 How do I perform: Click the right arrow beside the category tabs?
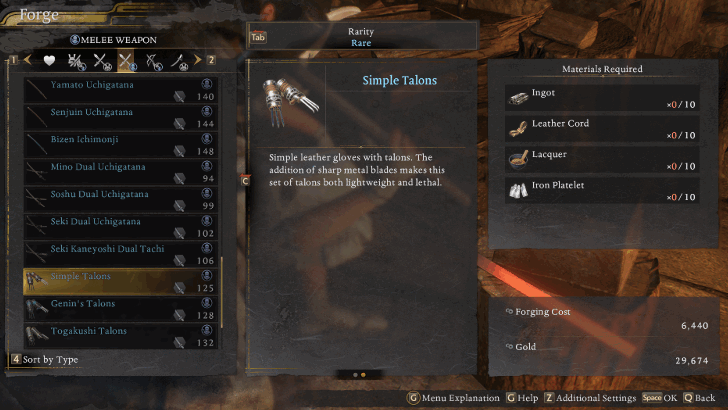[x=198, y=61]
